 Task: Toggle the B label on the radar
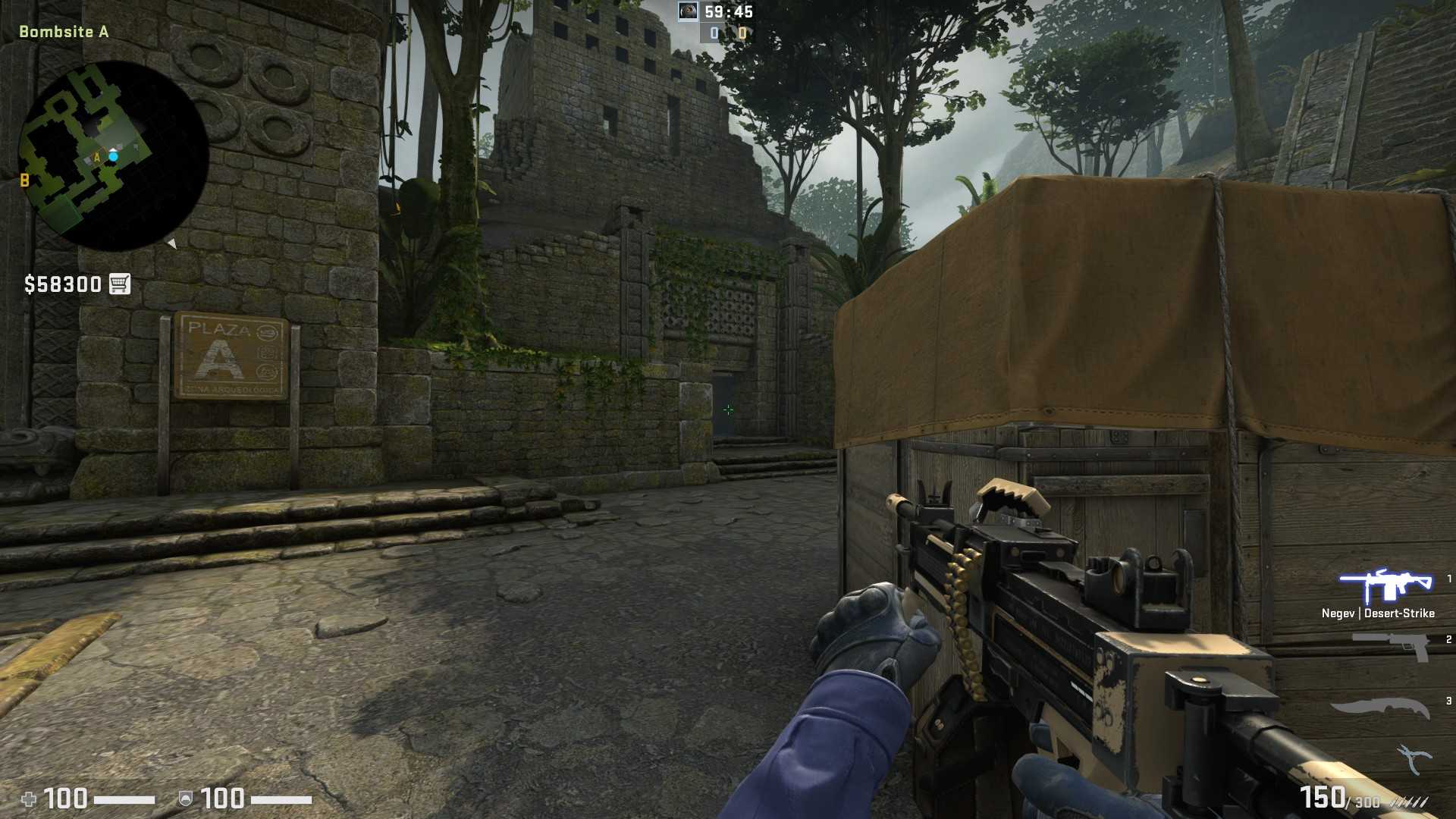tap(25, 181)
